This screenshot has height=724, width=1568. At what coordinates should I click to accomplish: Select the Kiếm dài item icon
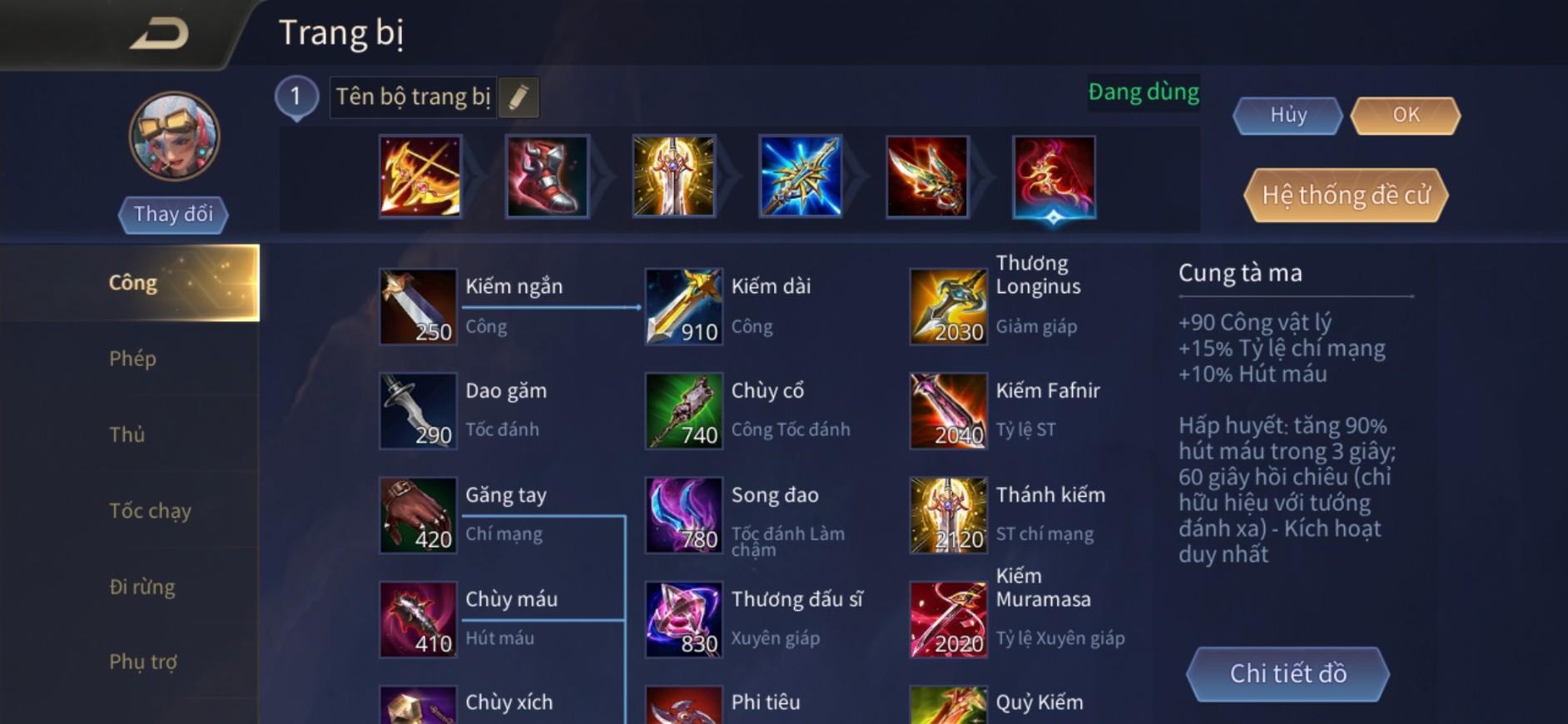pyautogui.click(x=684, y=306)
